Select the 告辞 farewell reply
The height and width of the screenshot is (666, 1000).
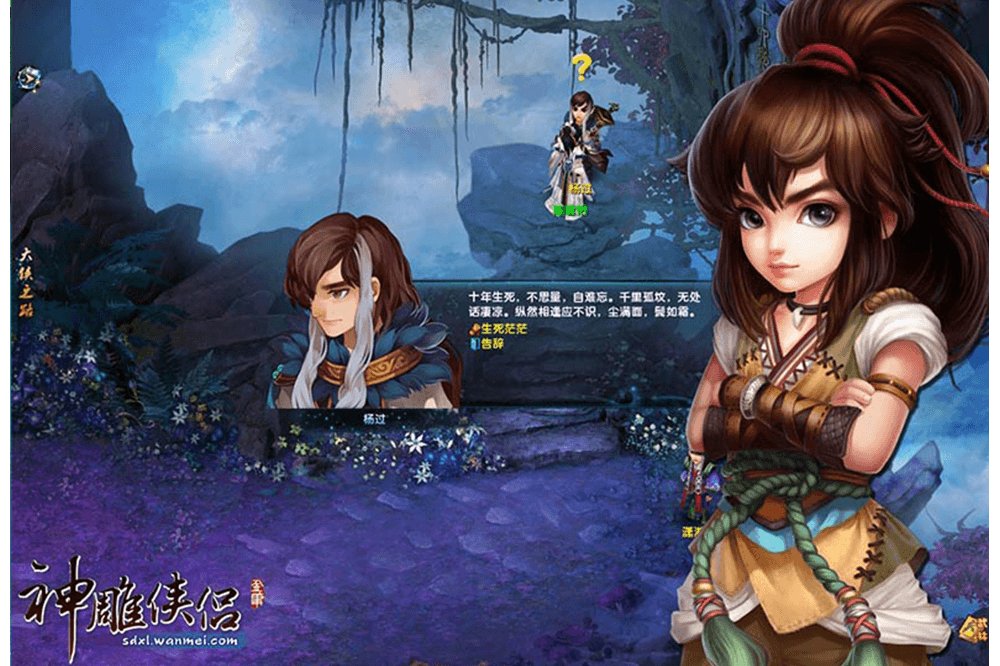[x=492, y=343]
